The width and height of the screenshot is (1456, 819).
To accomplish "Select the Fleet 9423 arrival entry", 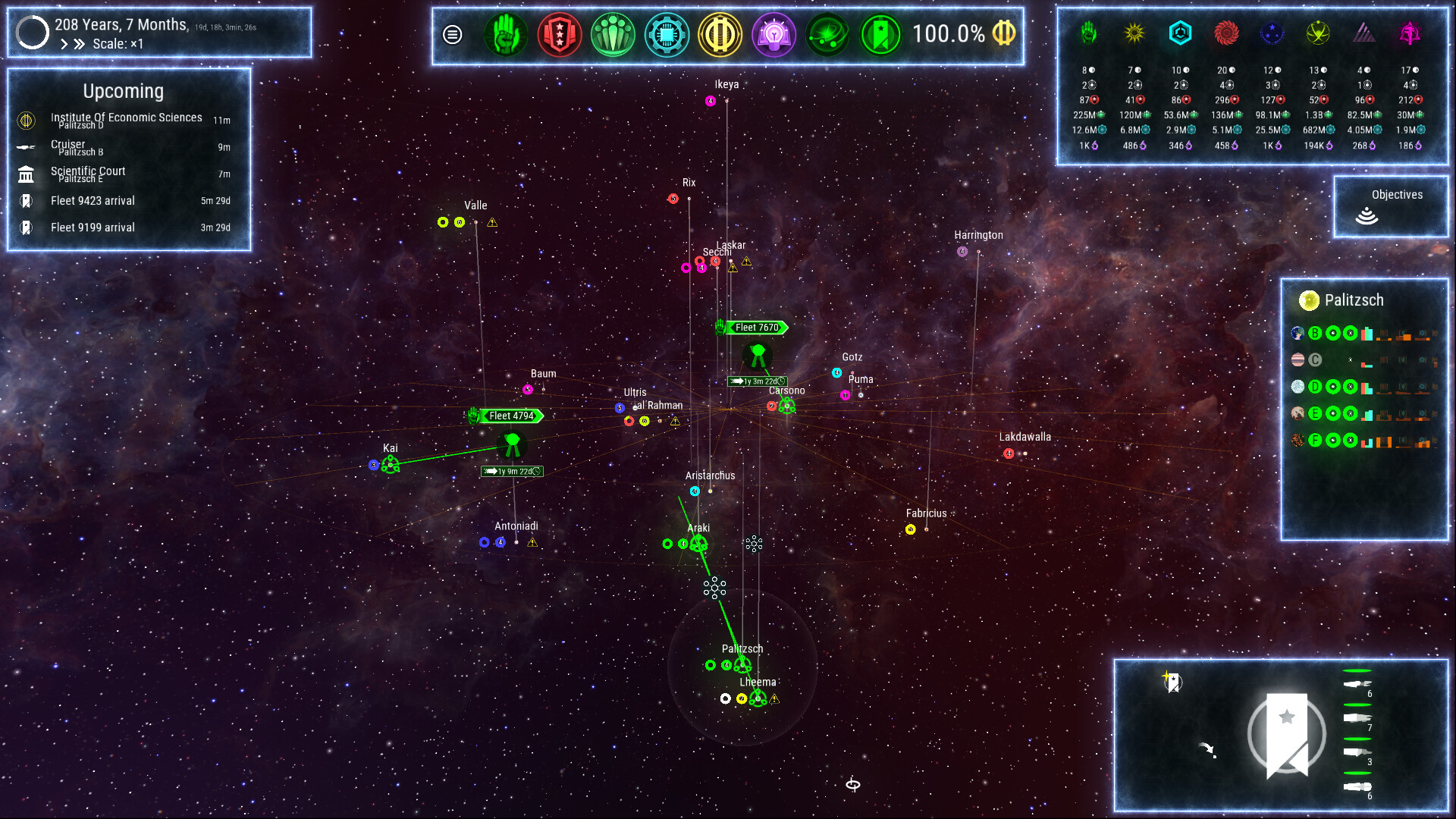I will click(93, 201).
